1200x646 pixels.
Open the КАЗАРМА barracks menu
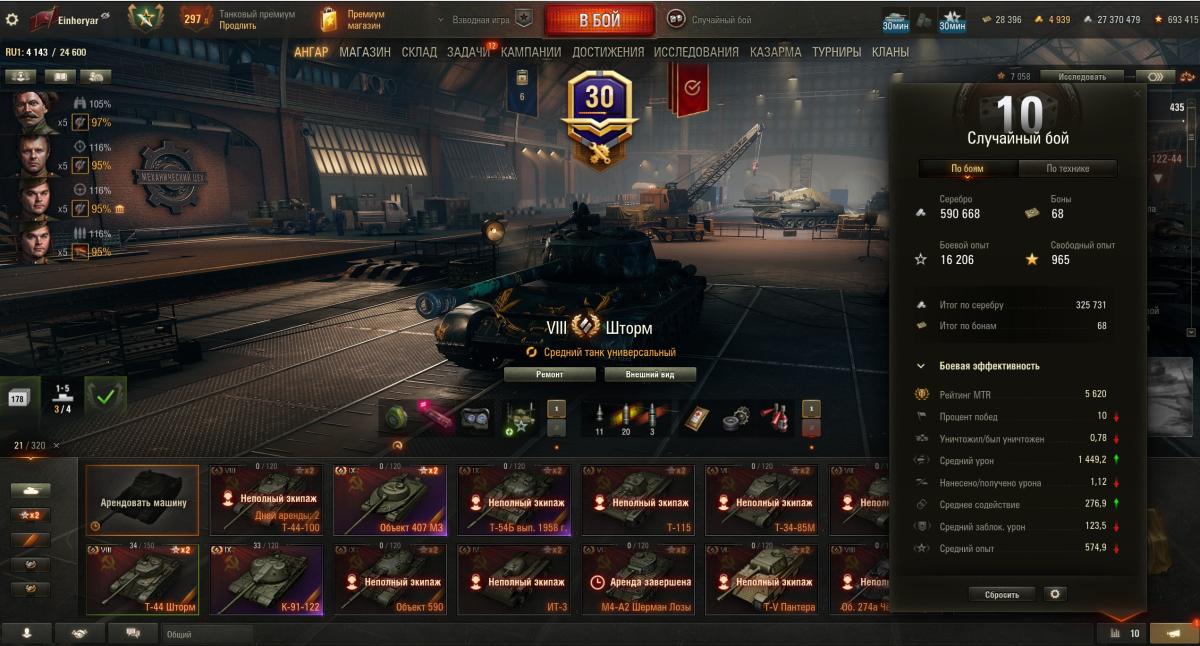(775, 52)
